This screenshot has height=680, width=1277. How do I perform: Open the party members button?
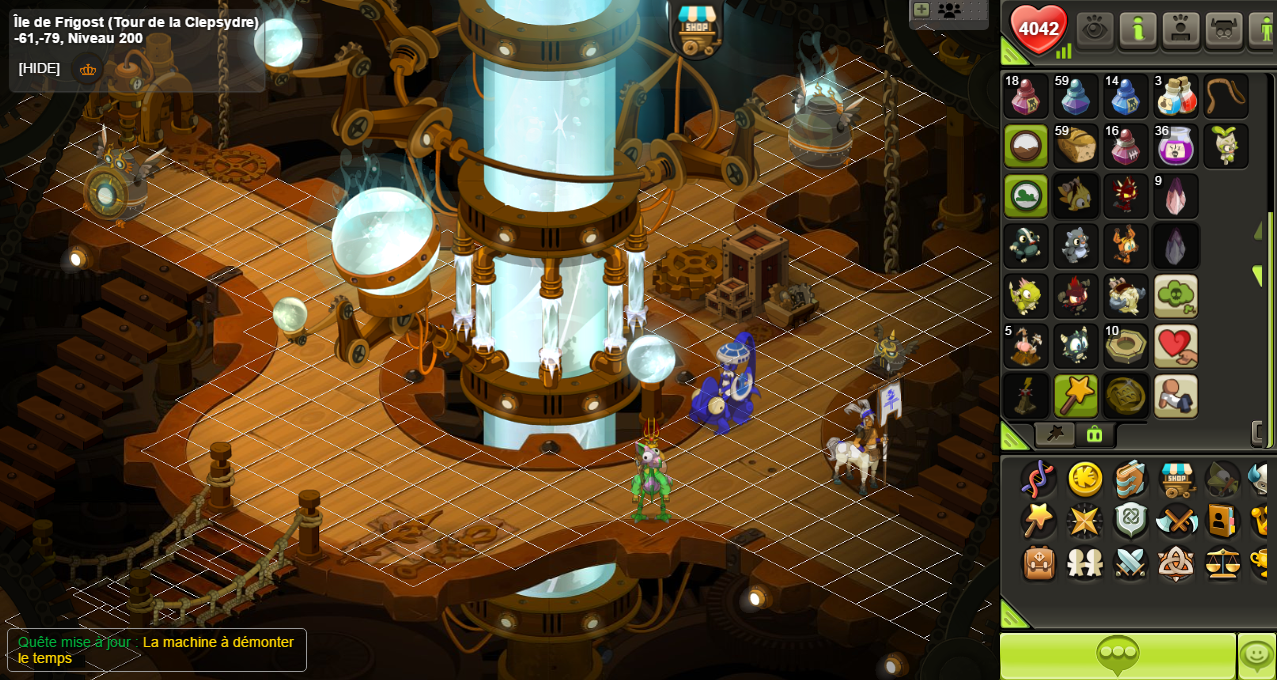(x=948, y=11)
